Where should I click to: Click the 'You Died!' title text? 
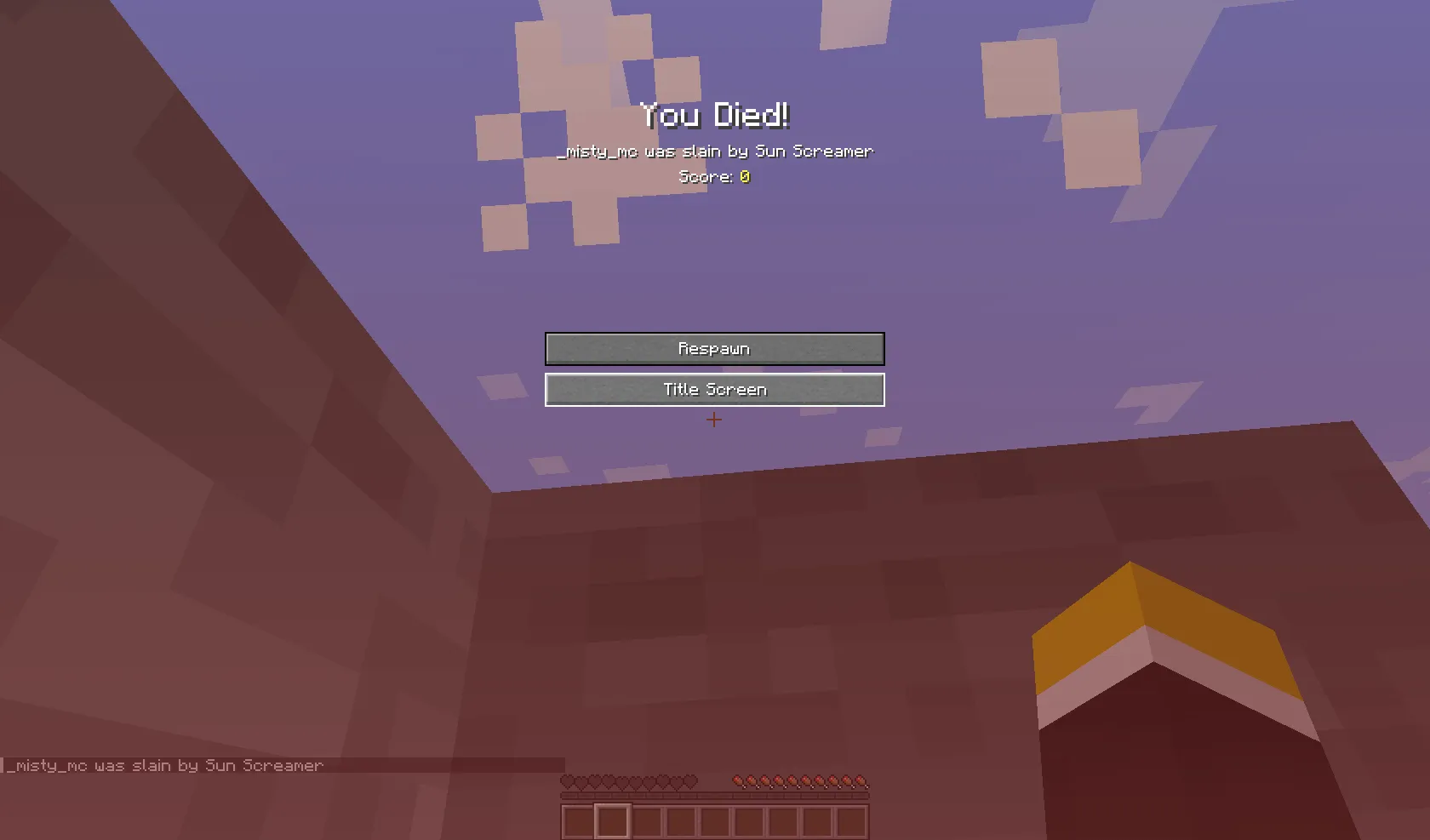(714, 114)
